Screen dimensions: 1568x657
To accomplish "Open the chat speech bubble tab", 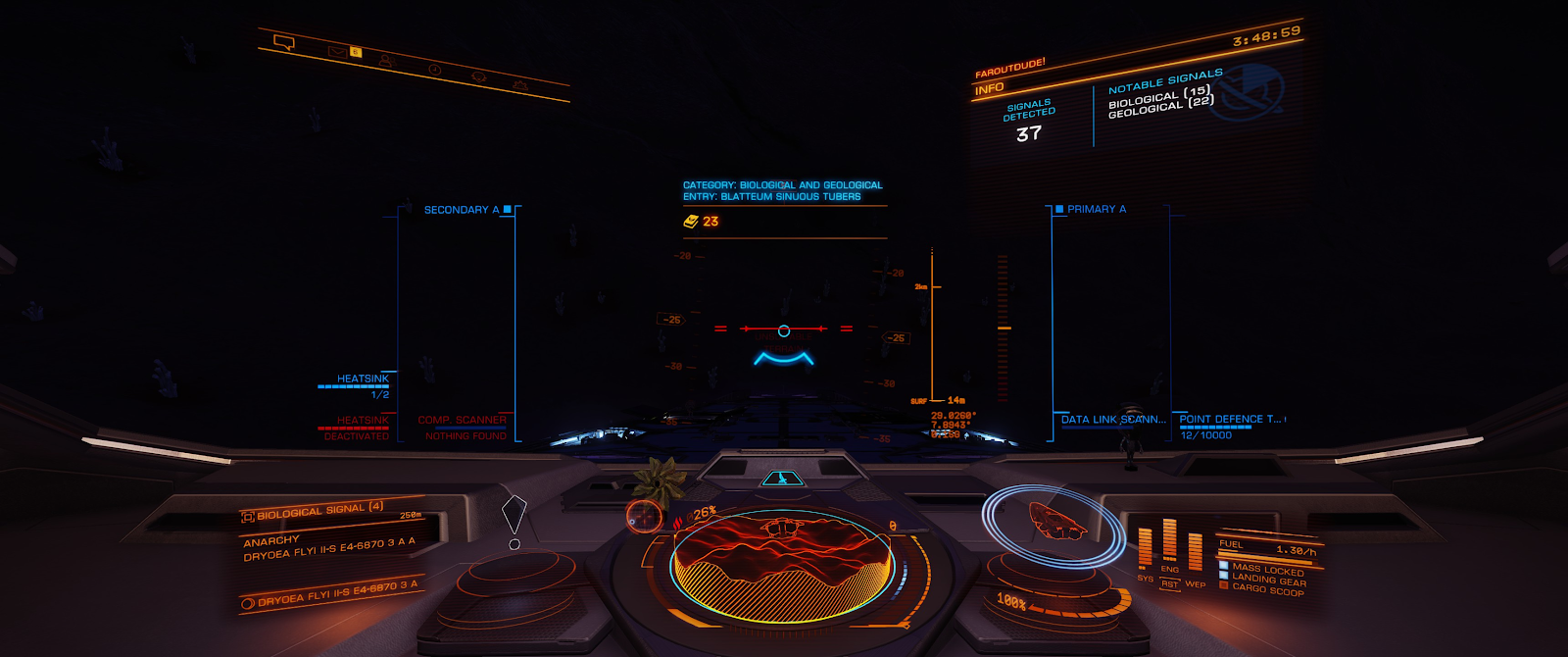I will [x=284, y=42].
